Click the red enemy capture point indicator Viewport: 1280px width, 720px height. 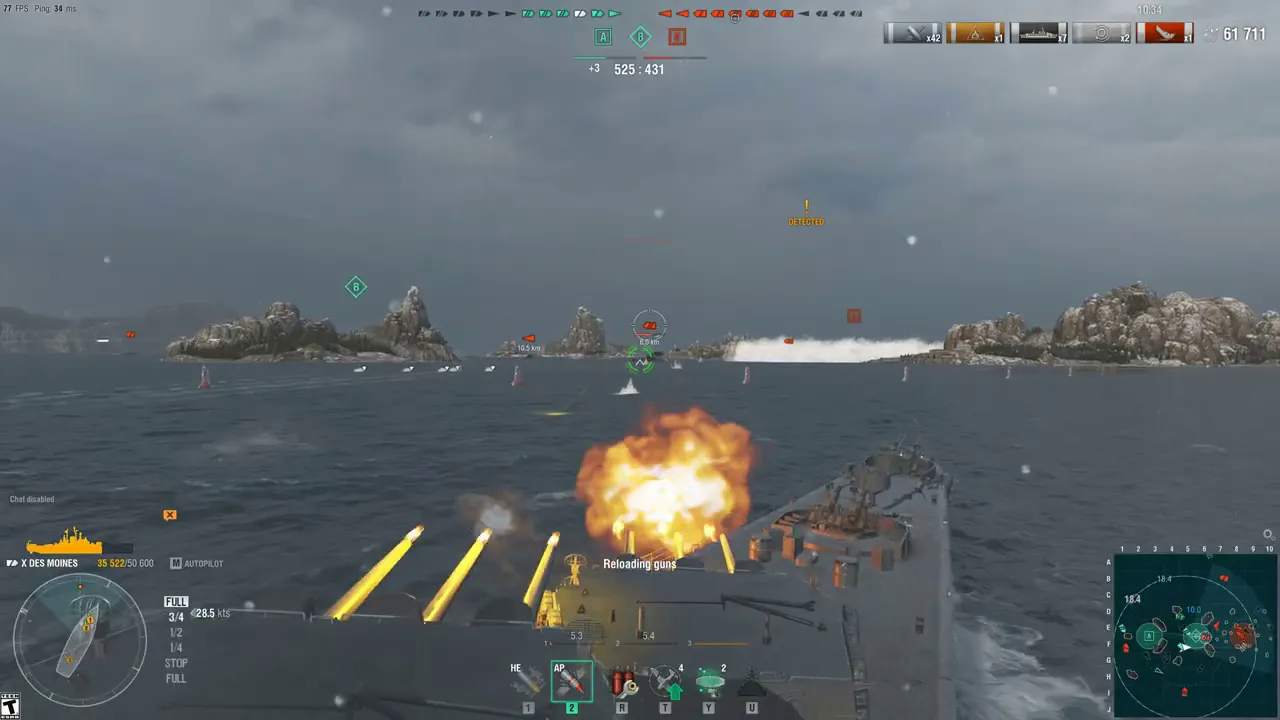(x=677, y=37)
